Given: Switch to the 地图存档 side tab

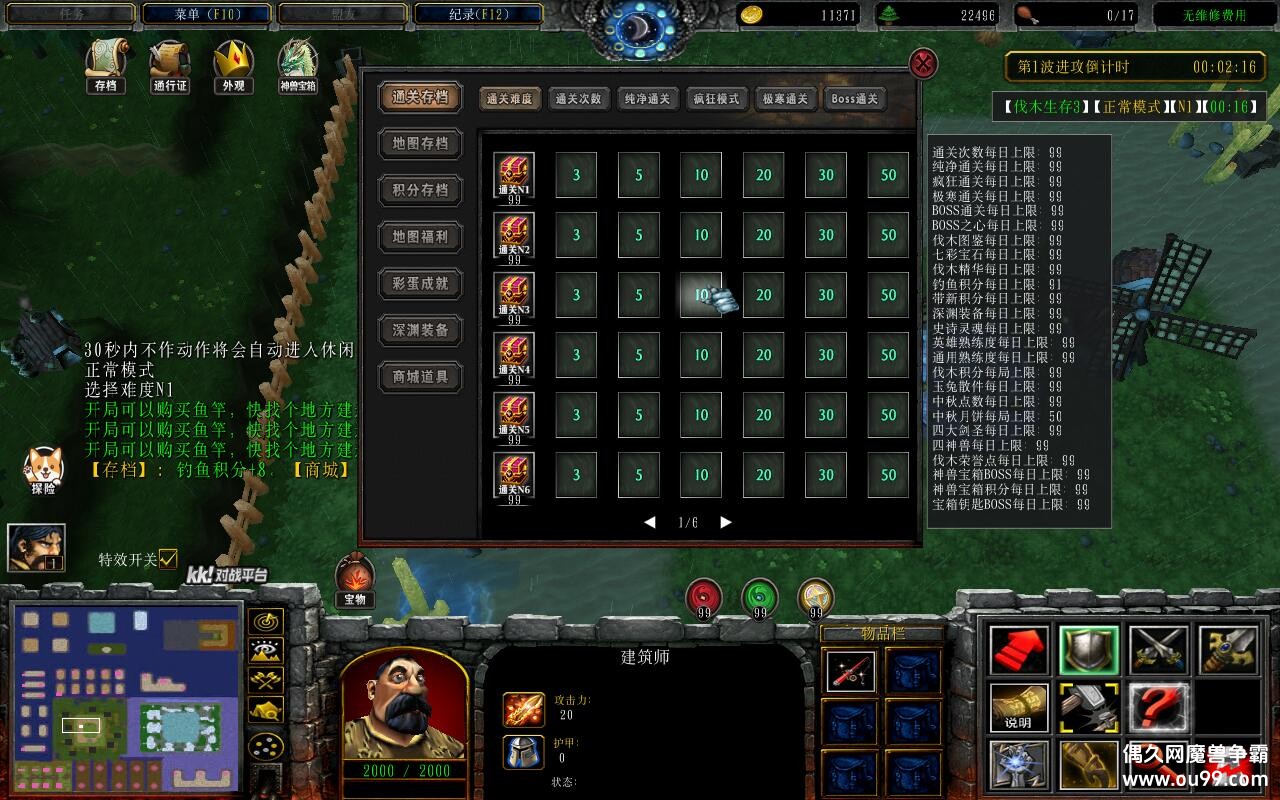Looking at the screenshot, I should click(x=420, y=143).
